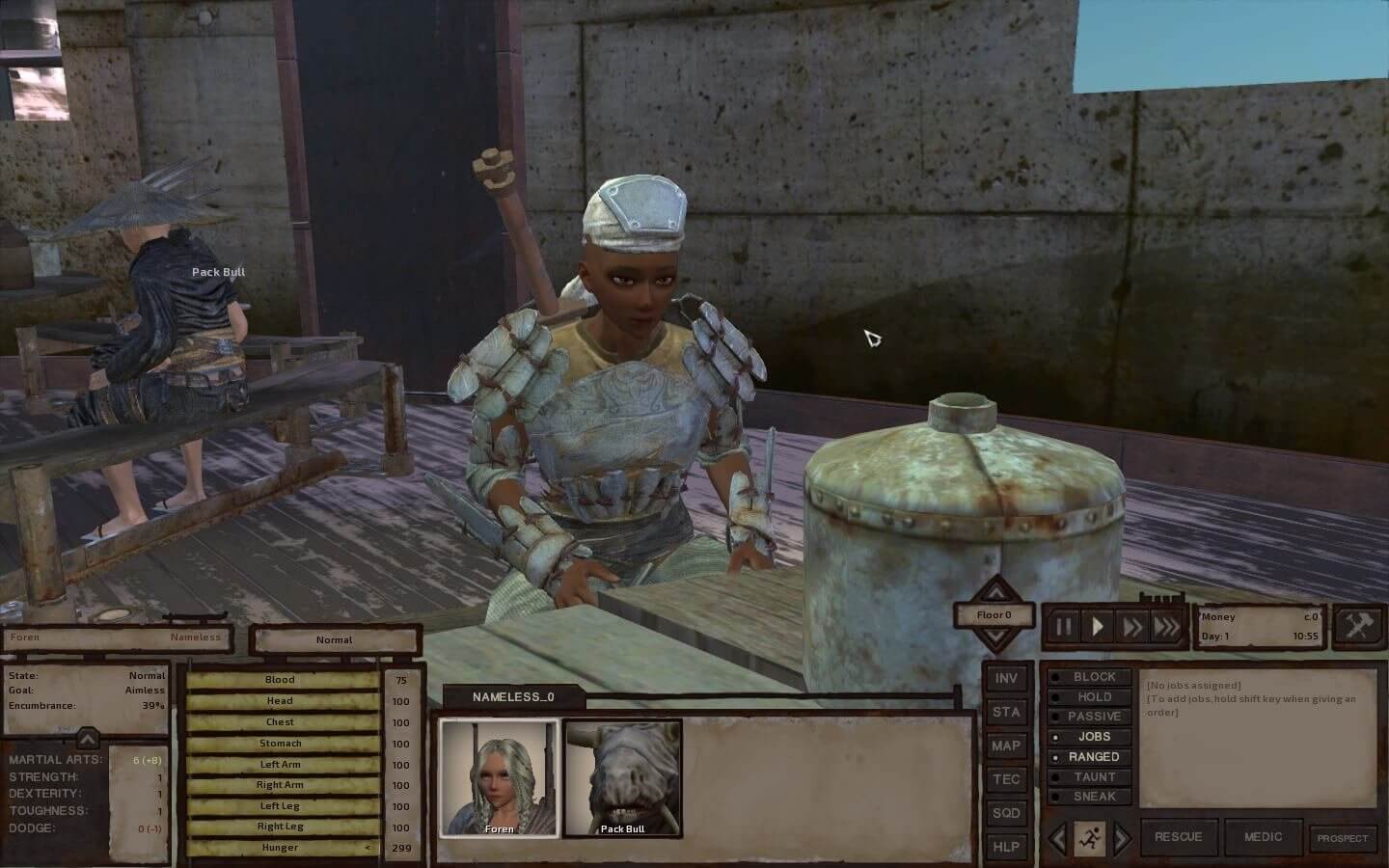Pause the game speed
Image resolution: width=1389 pixels, height=868 pixels.
[x=1063, y=628]
